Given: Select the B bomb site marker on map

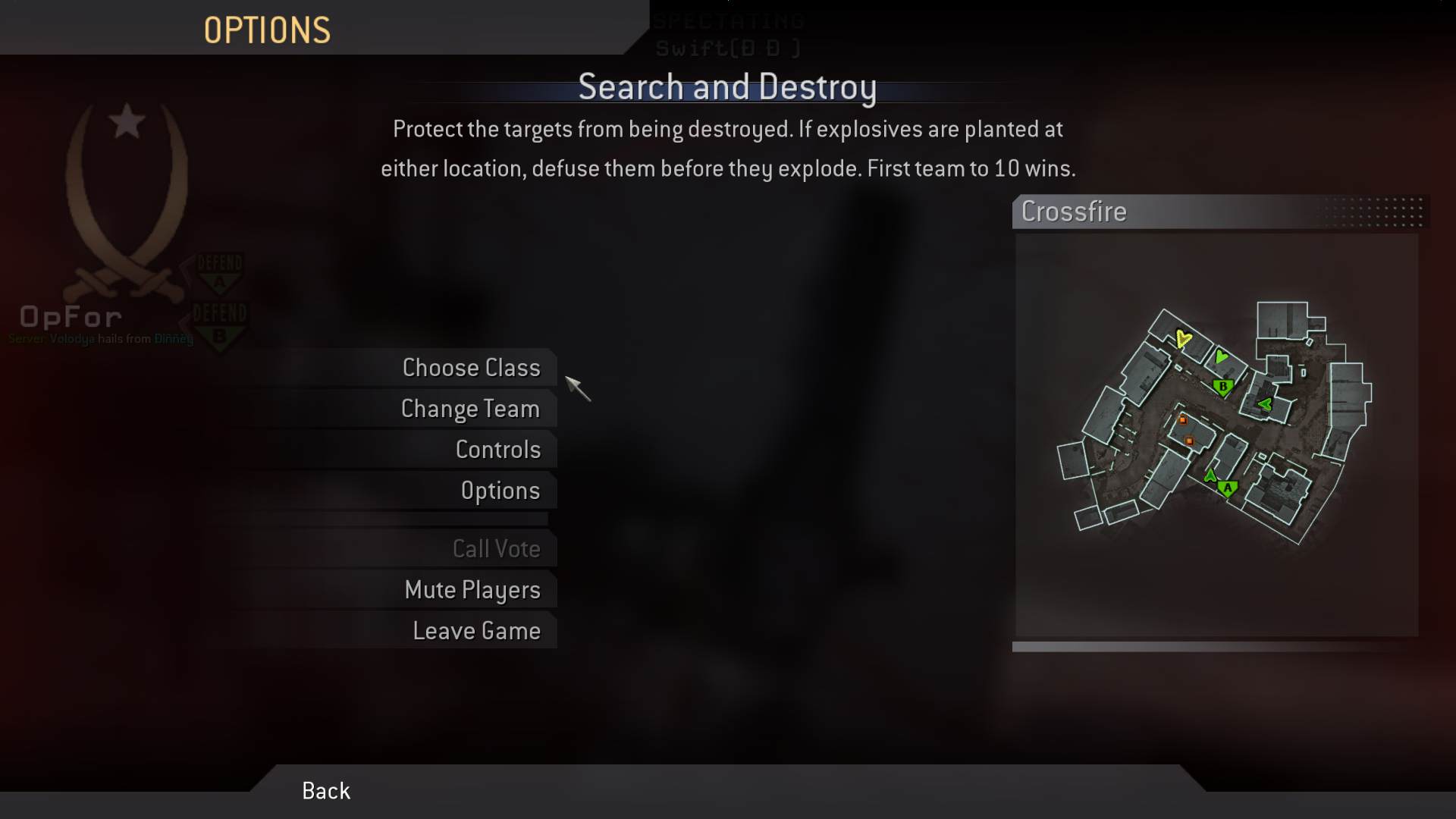Looking at the screenshot, I should 1222,388.
